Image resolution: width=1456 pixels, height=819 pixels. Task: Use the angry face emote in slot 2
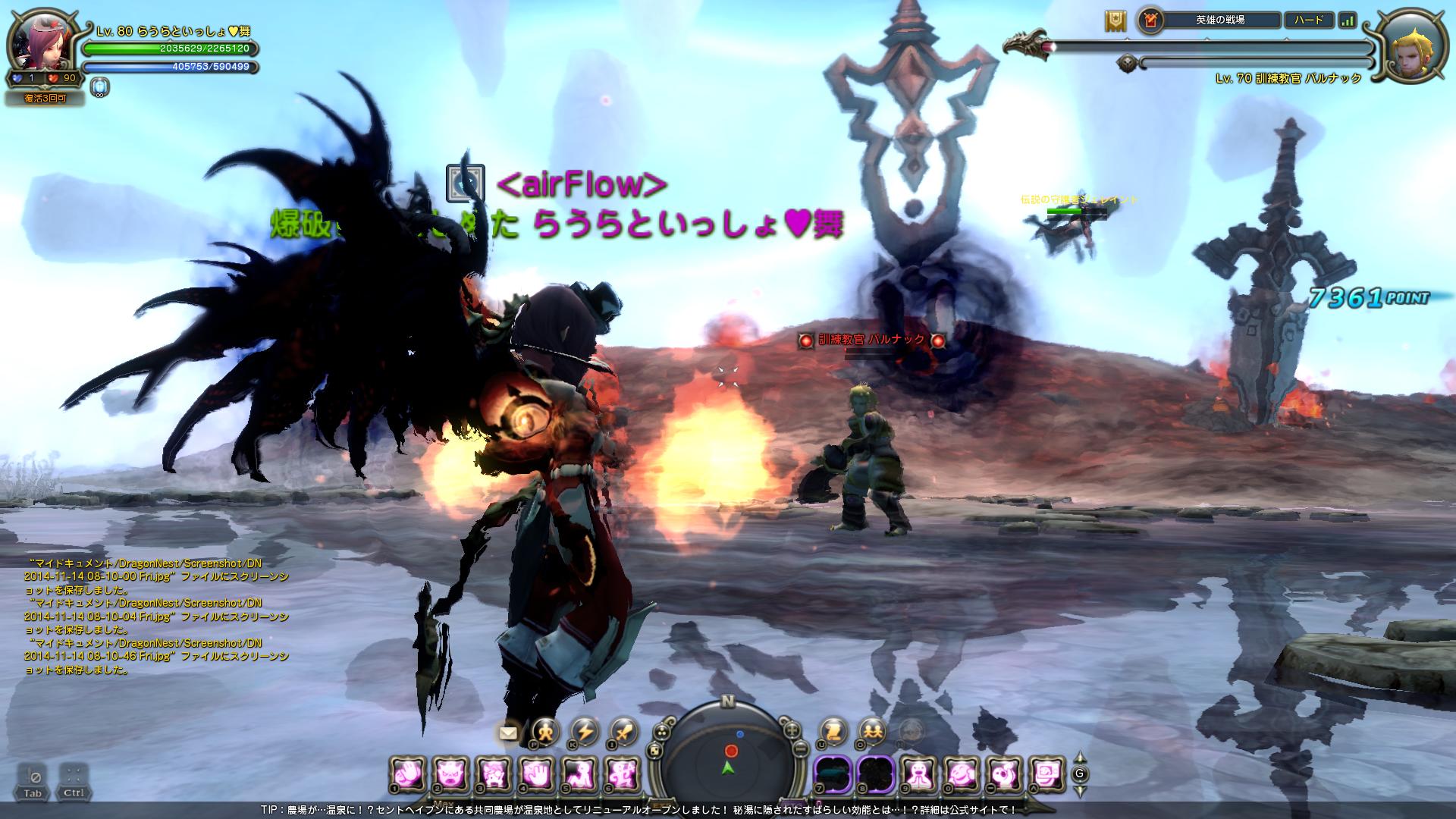click(x=450, y=775)
